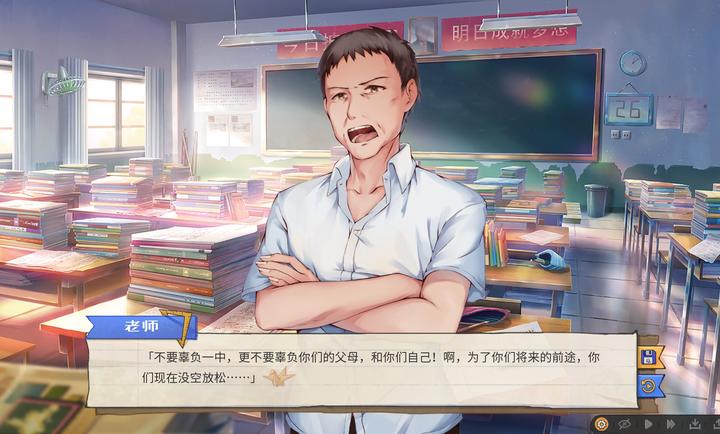The width and height of the screenshot is (720, 434).
Task: Fast-forward dialogue with the double arrow
Action: 671,424
